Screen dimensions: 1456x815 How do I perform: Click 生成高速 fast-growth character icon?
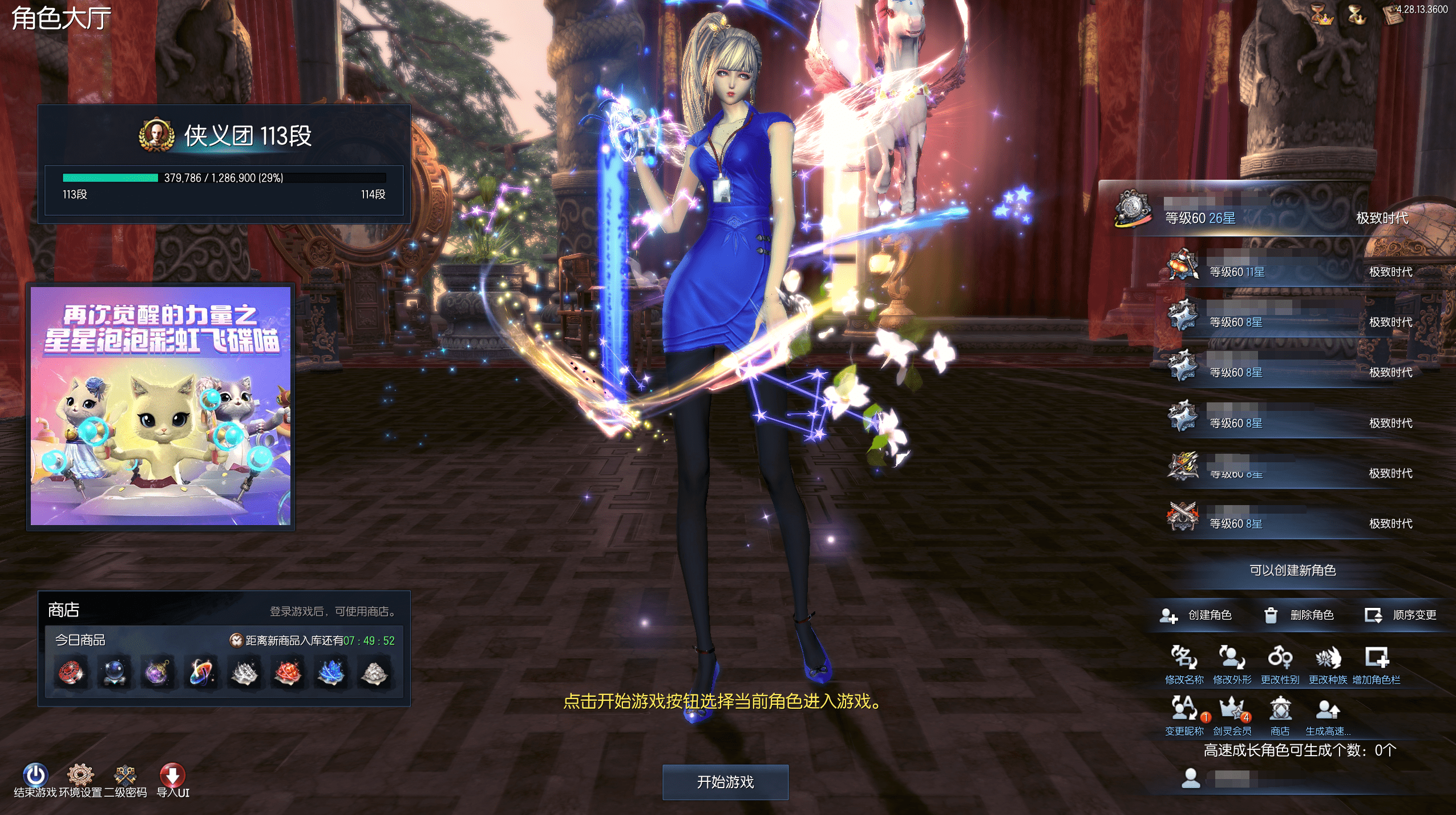[1328, 710]
